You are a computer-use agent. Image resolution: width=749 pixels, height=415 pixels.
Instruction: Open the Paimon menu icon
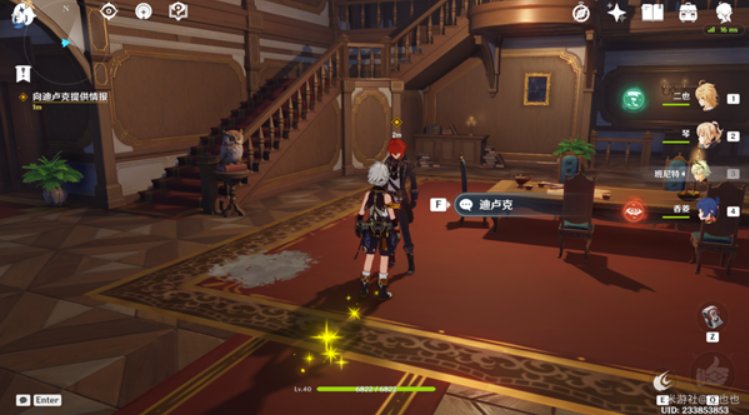click(x=22, y=12)
